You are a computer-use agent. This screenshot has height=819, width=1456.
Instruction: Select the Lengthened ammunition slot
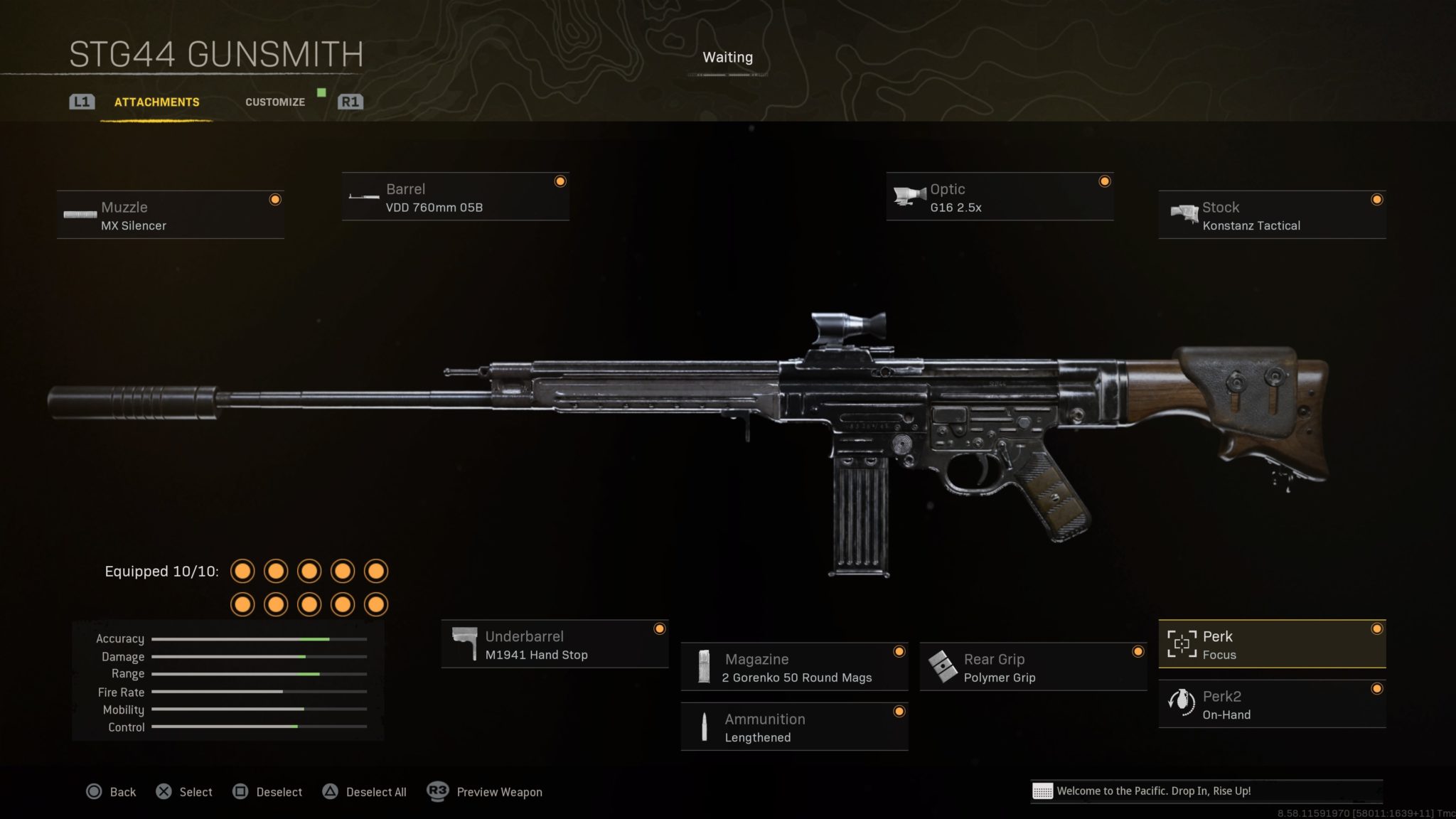tap(794, 727)
